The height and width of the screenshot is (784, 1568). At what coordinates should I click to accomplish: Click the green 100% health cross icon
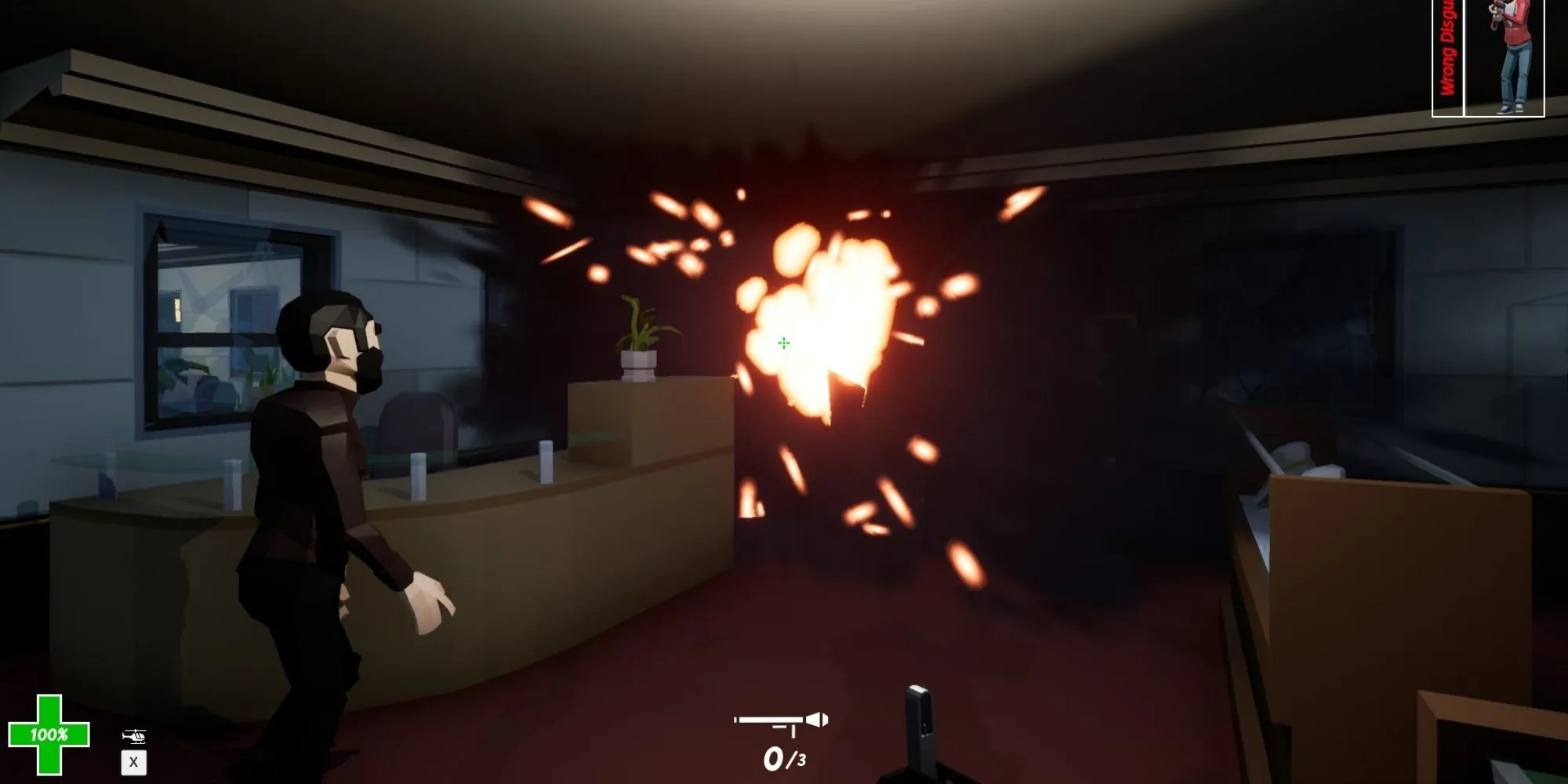[x=49, y=737]
